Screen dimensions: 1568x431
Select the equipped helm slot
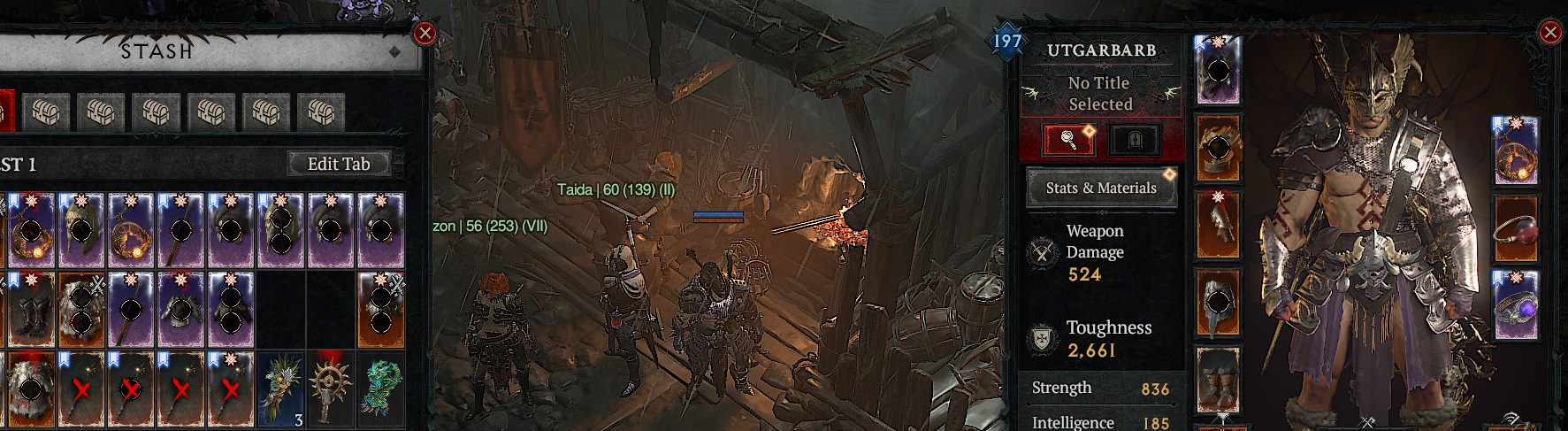[x=1217, y=70]
